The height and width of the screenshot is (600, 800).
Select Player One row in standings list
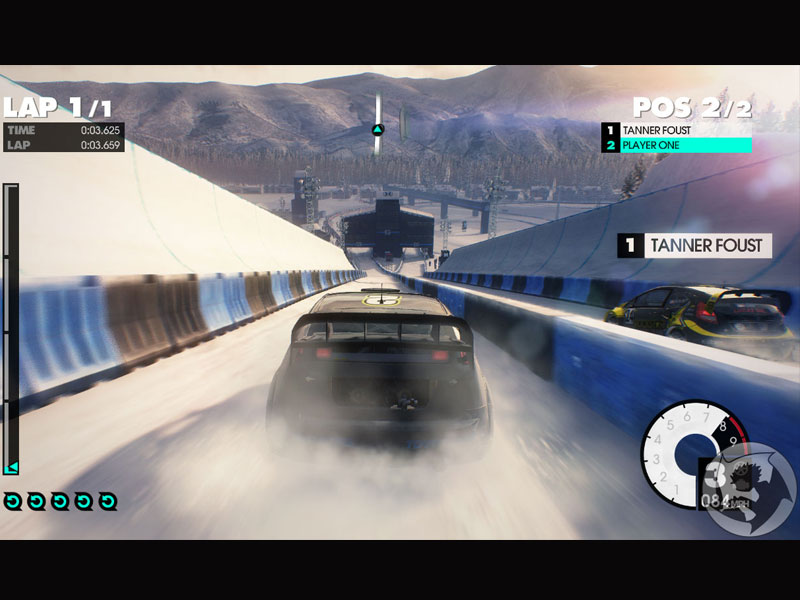coord(677,146)
